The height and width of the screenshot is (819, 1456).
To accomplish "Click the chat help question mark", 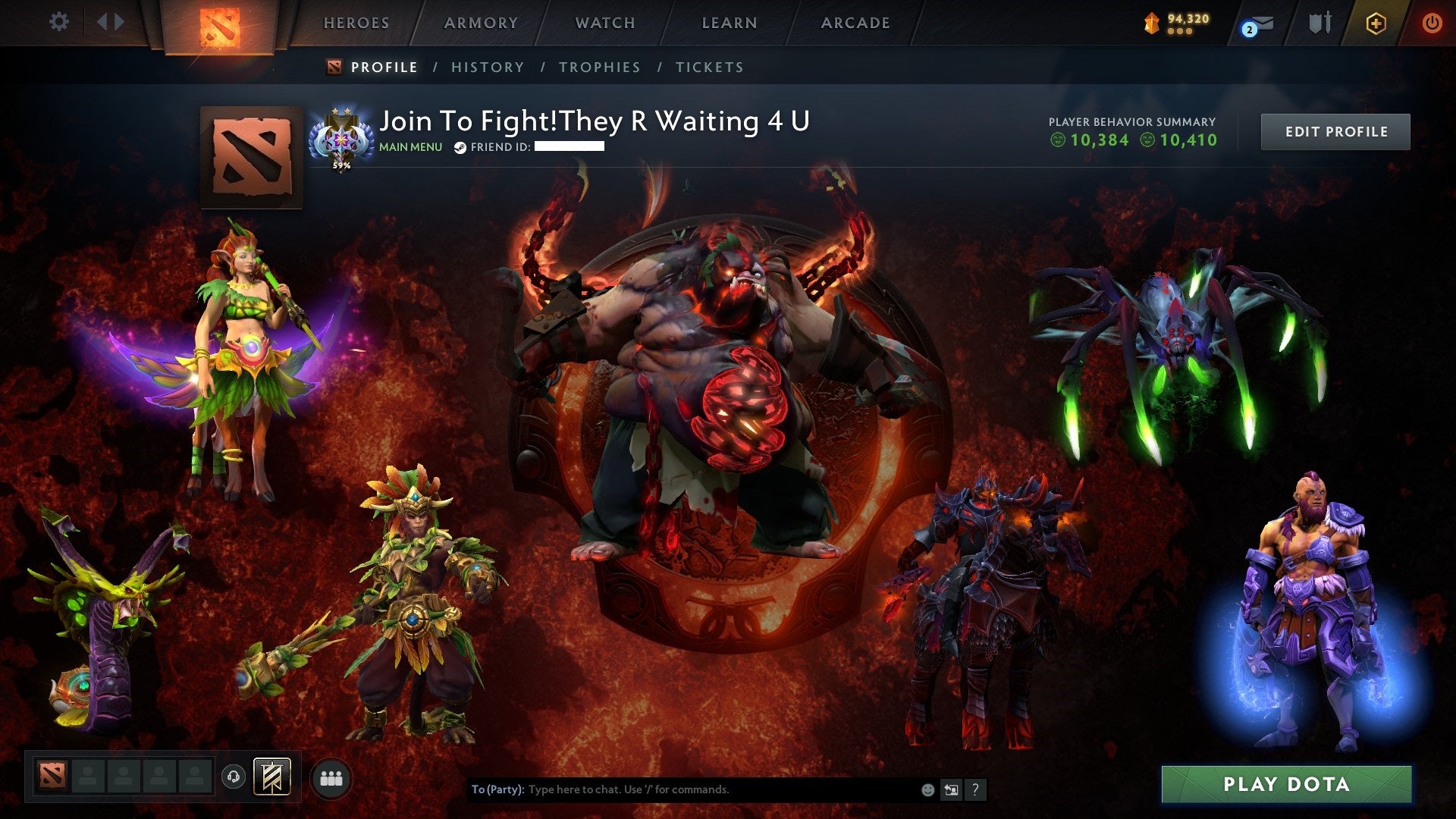I will click(x=974, y=789).
